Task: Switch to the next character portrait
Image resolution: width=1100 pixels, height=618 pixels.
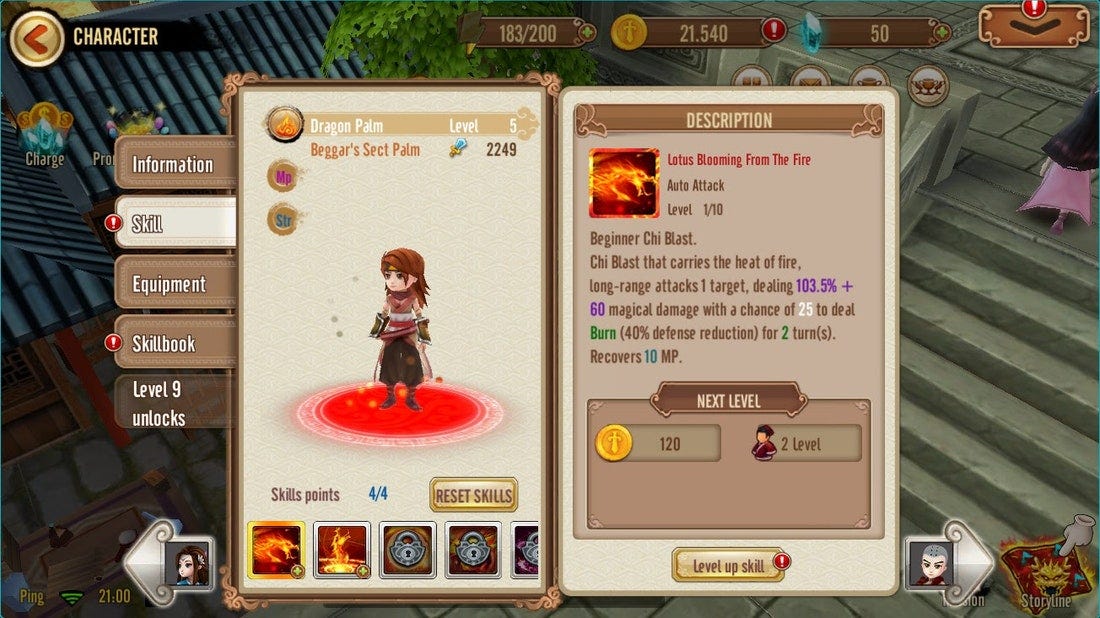Action: [x=945, y=564]
